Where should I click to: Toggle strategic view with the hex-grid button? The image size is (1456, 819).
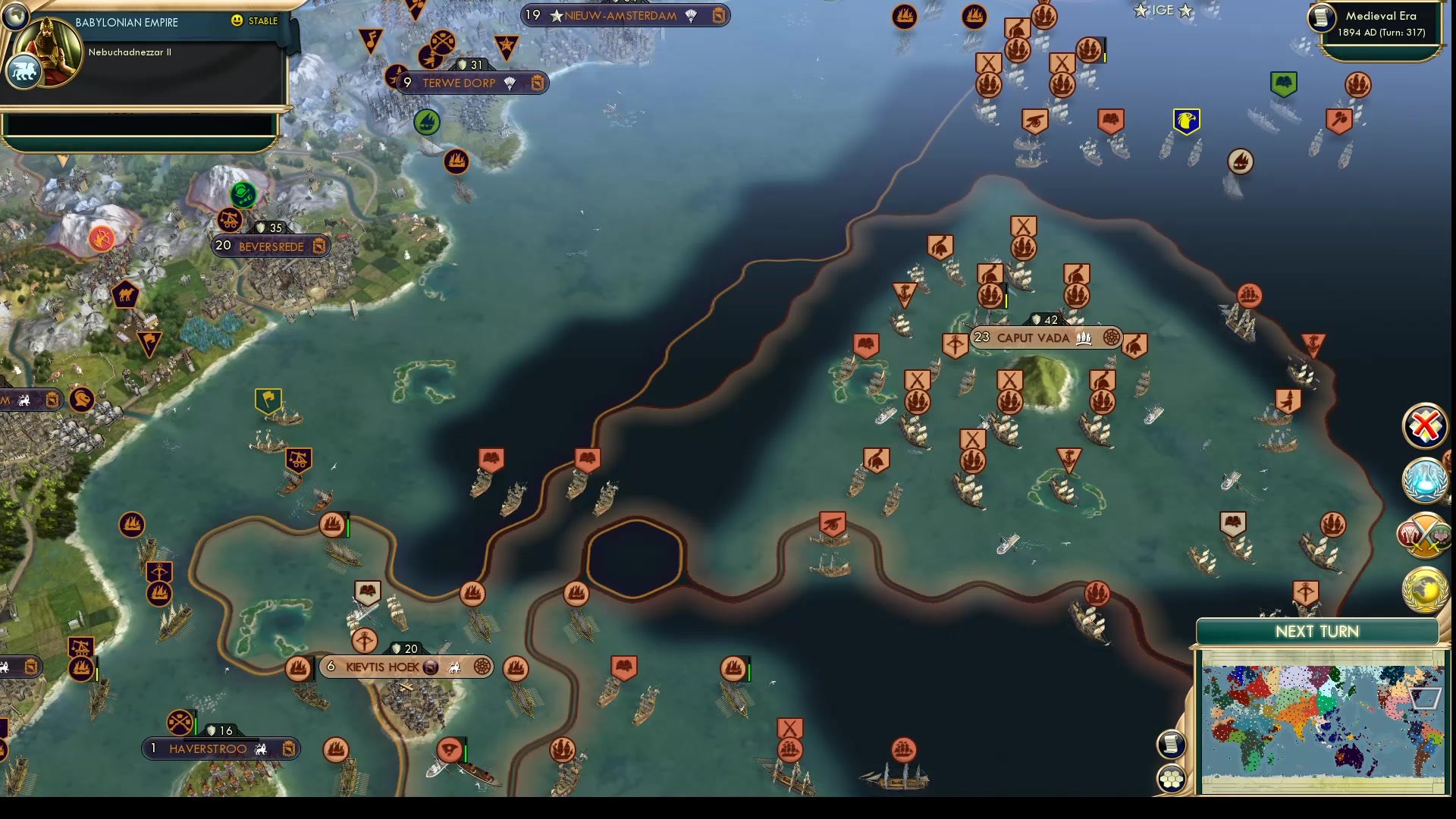point(1172,777)
